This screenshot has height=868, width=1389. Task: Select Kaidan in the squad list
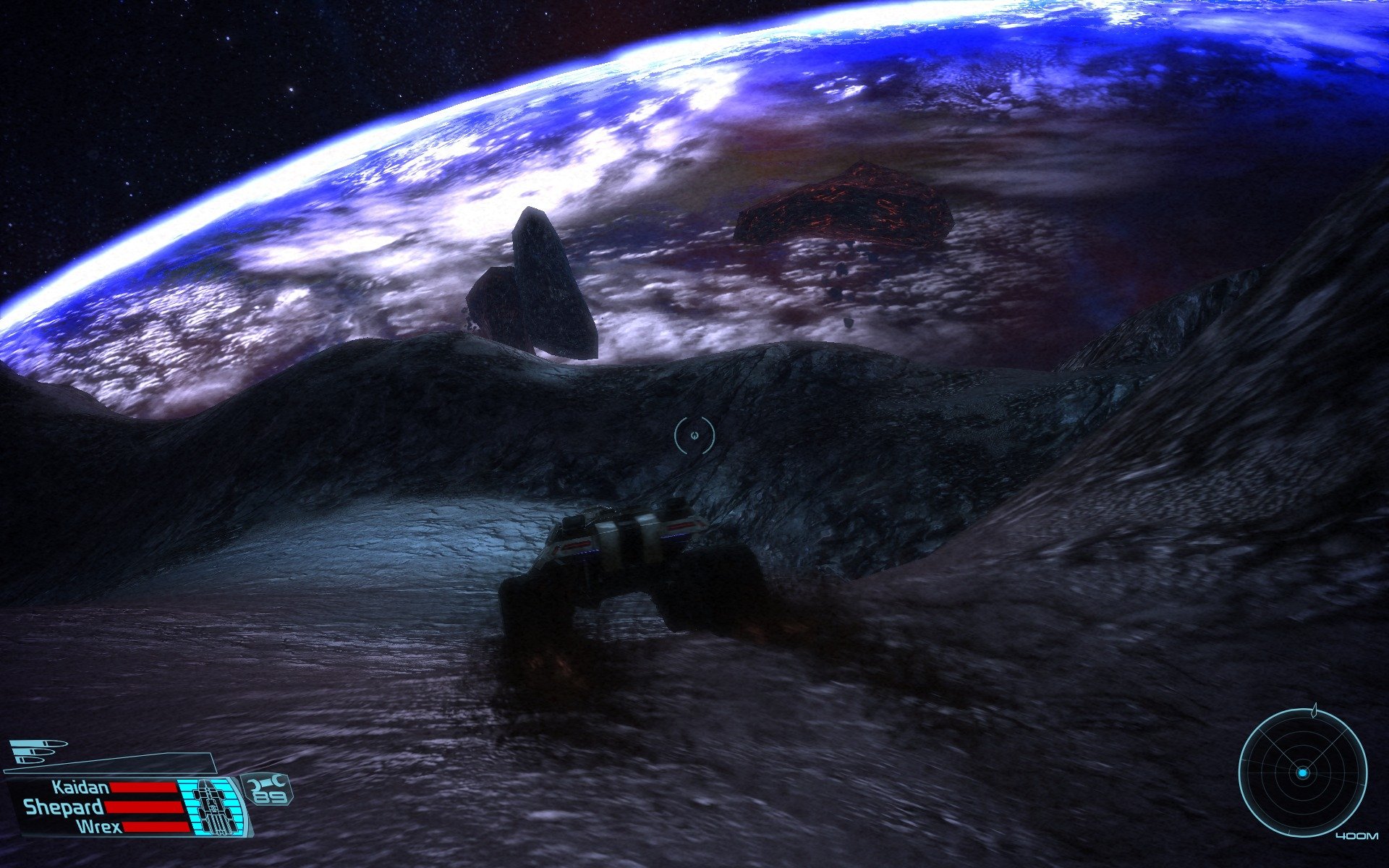click(x=81, y=787)
